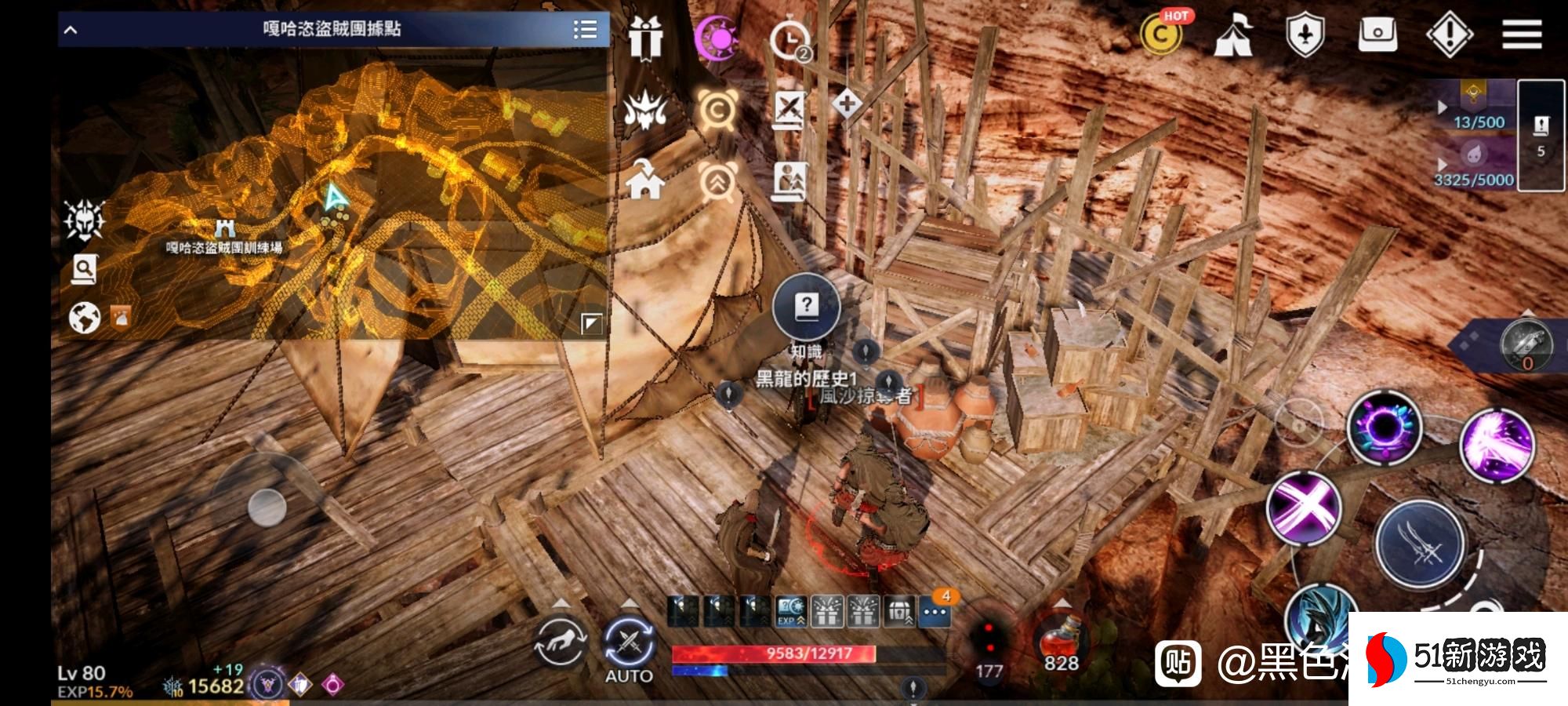Activate the dark purple orb skill

point(1385,428)
